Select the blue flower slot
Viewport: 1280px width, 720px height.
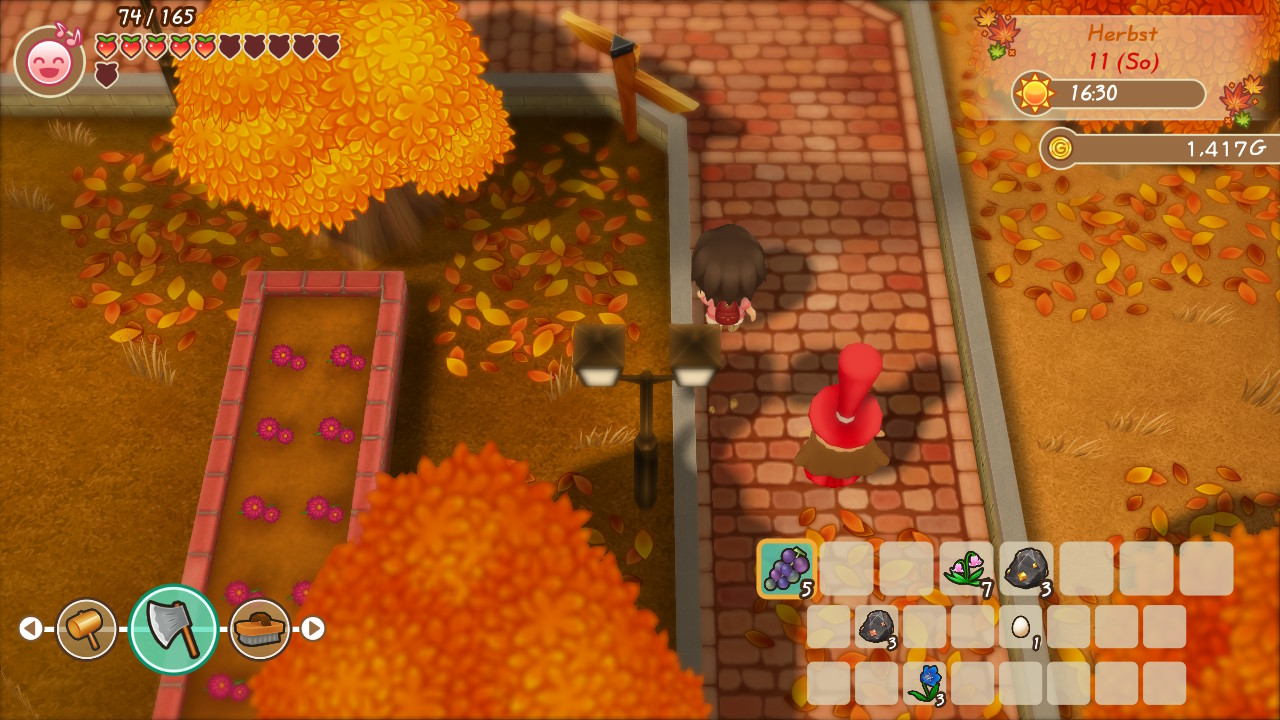(x=926, y=682)
